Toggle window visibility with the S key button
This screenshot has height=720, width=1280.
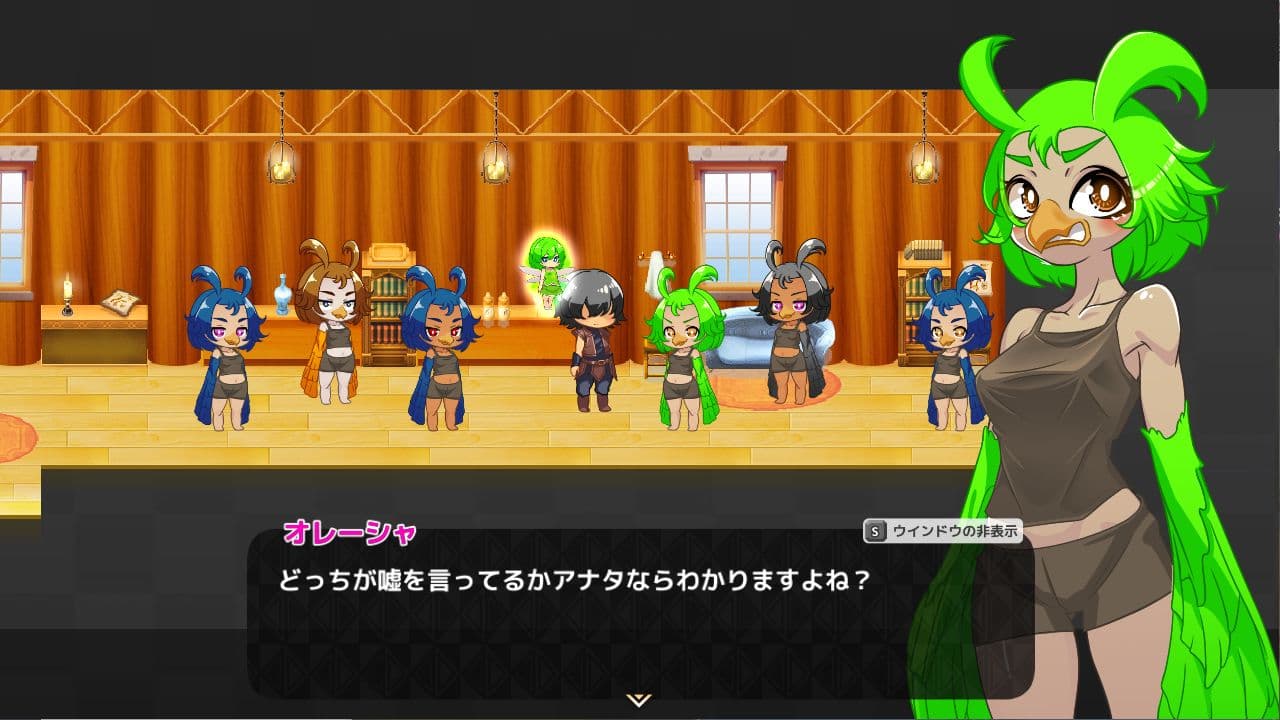874,532
